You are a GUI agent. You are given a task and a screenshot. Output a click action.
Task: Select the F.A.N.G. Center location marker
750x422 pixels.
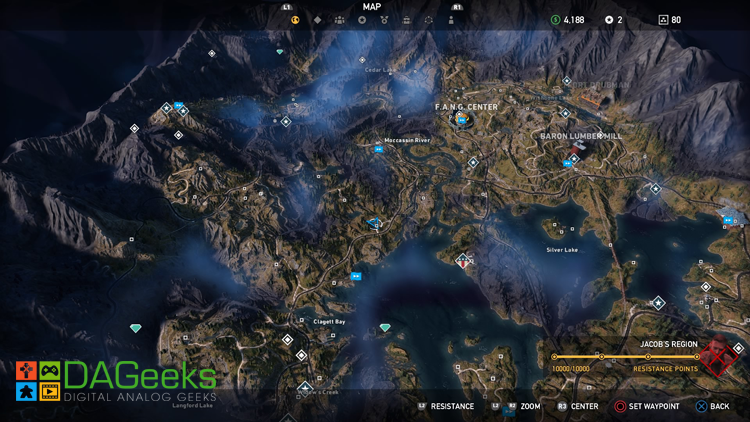coord(461,120)
